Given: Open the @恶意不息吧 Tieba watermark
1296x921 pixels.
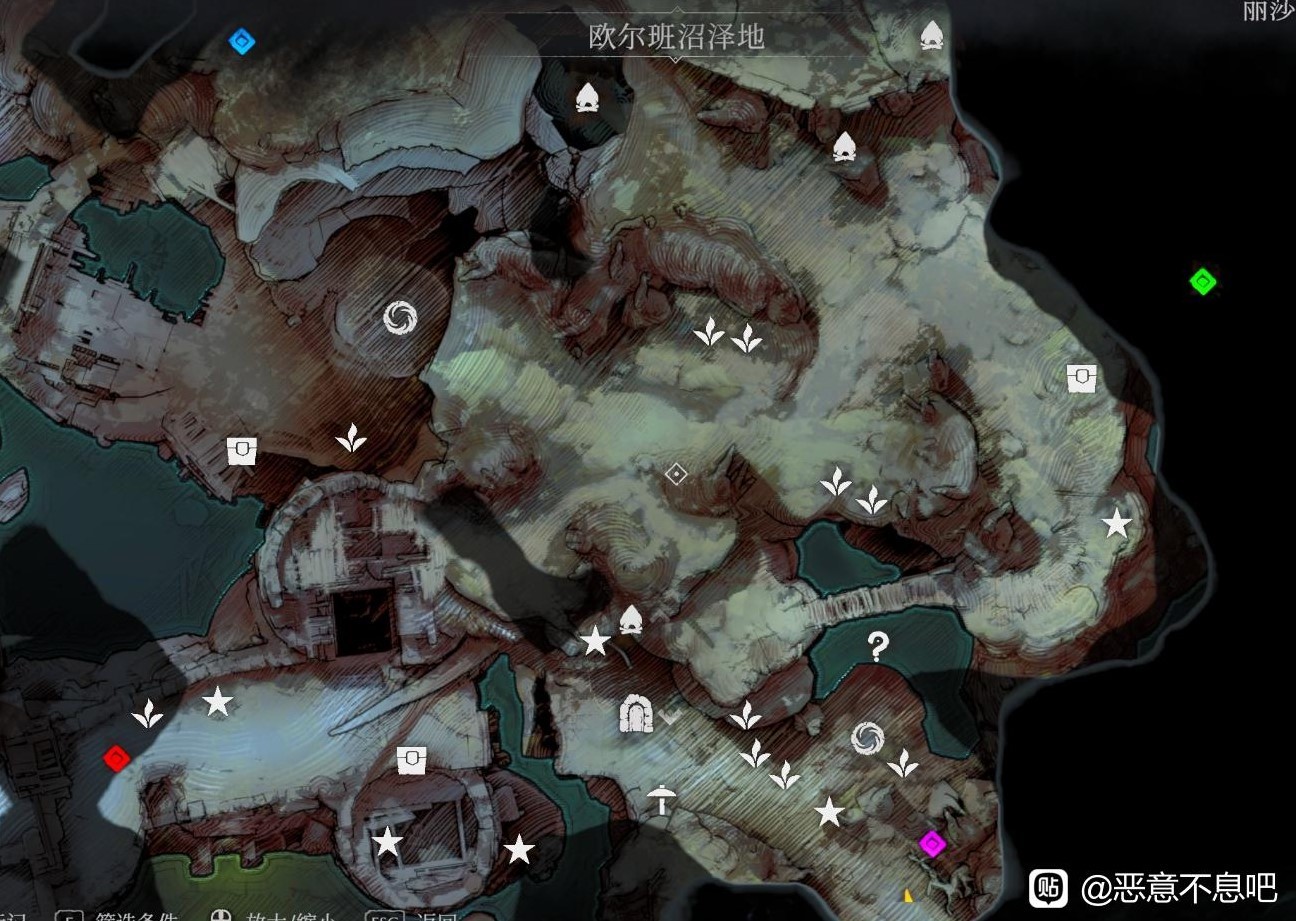Looking at the screenshot, I should pos(1155,886).
